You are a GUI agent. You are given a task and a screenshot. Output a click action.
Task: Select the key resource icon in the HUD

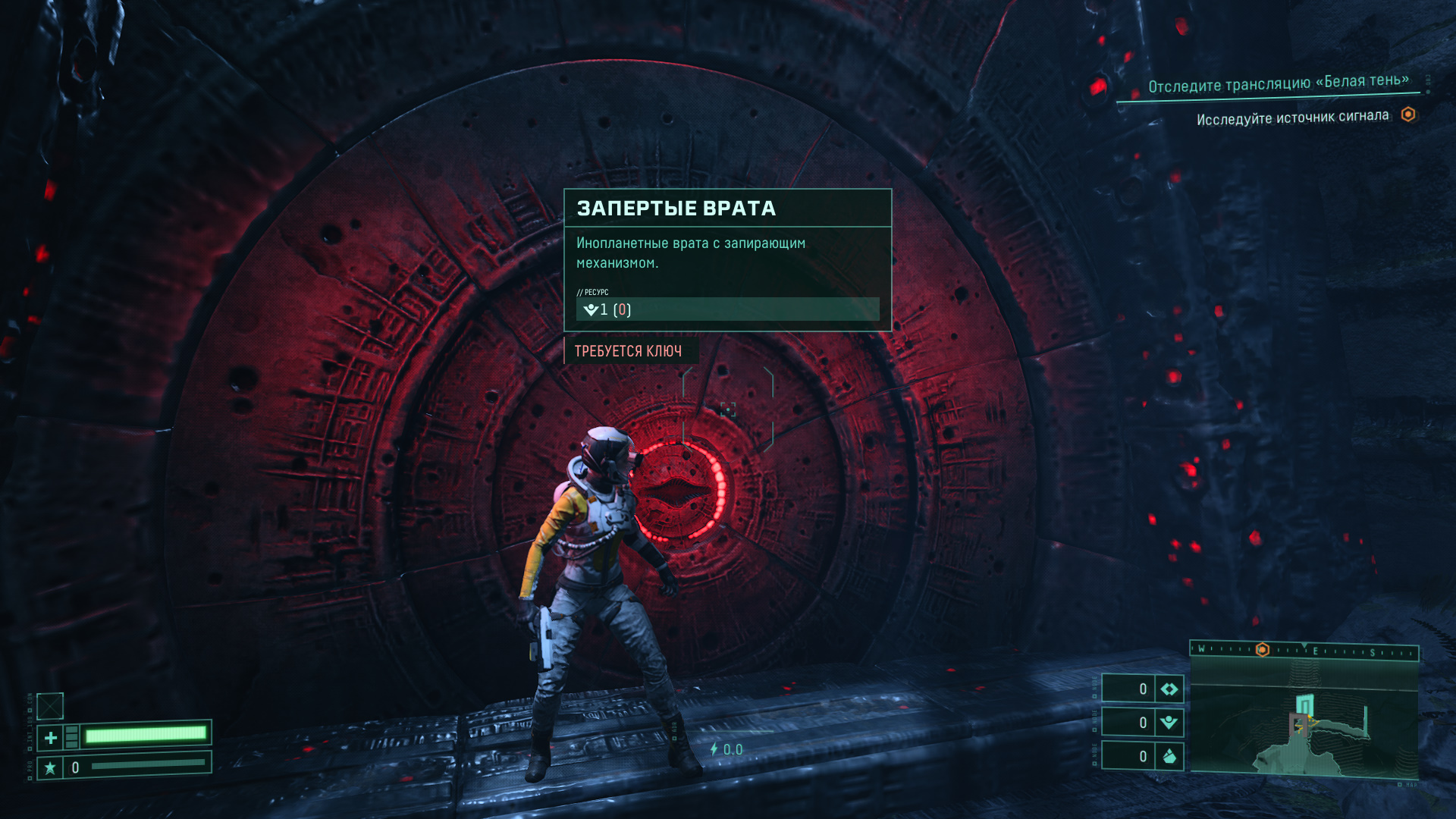pyautogui.click(x=1169, y=723)
